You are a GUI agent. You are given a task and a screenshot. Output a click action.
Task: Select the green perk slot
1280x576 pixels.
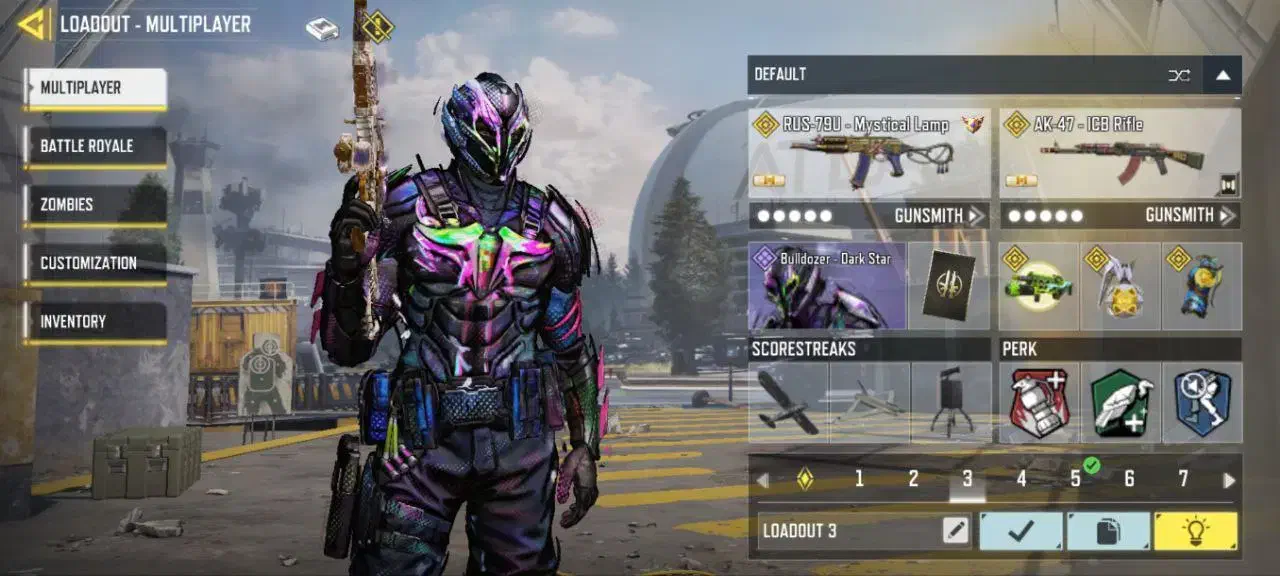[1120, 402]
